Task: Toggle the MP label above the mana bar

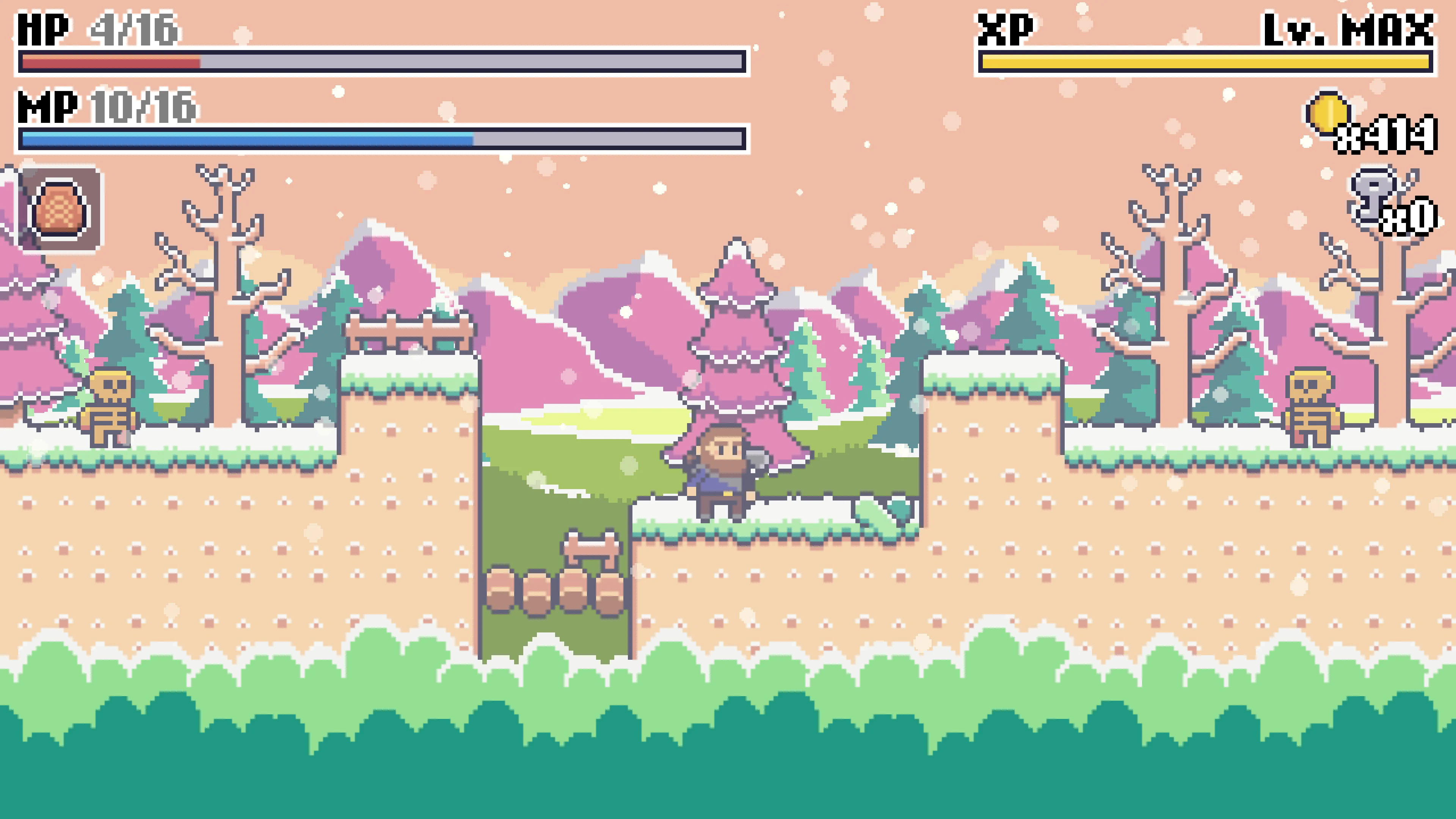Action: (48, 107)
